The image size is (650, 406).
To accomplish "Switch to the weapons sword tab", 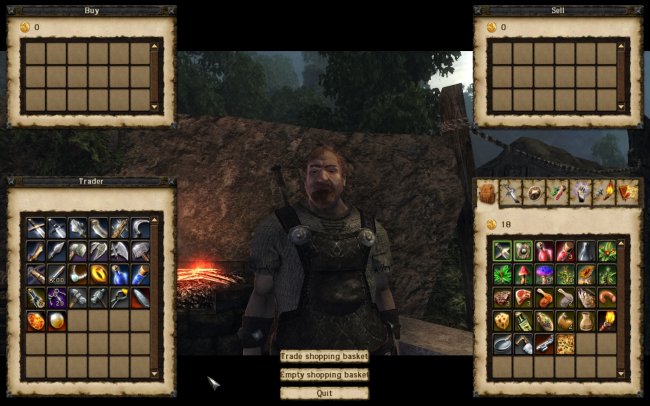I will 511,193.
